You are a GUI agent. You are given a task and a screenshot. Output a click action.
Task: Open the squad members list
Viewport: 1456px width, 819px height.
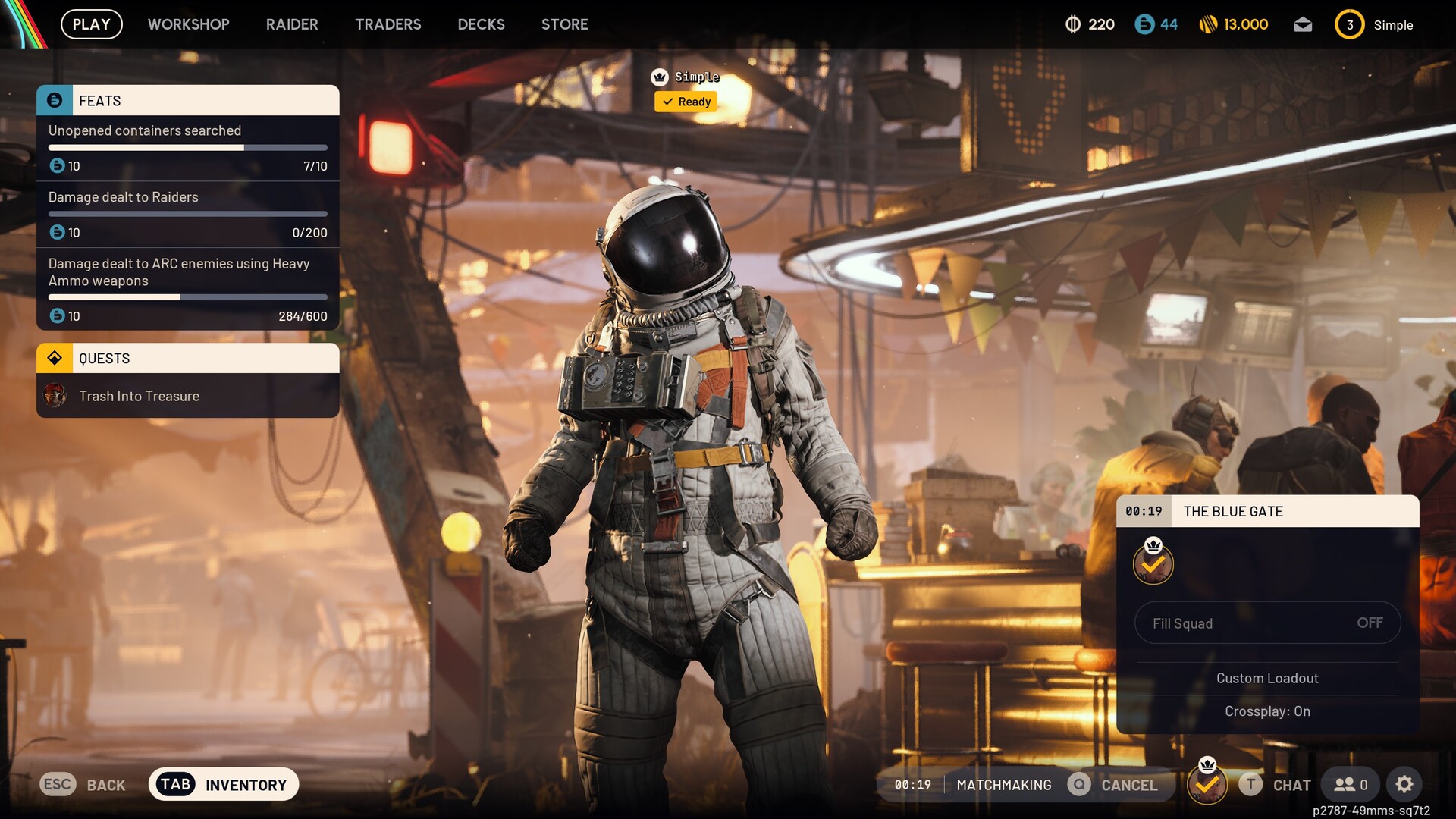(1351, 785)
